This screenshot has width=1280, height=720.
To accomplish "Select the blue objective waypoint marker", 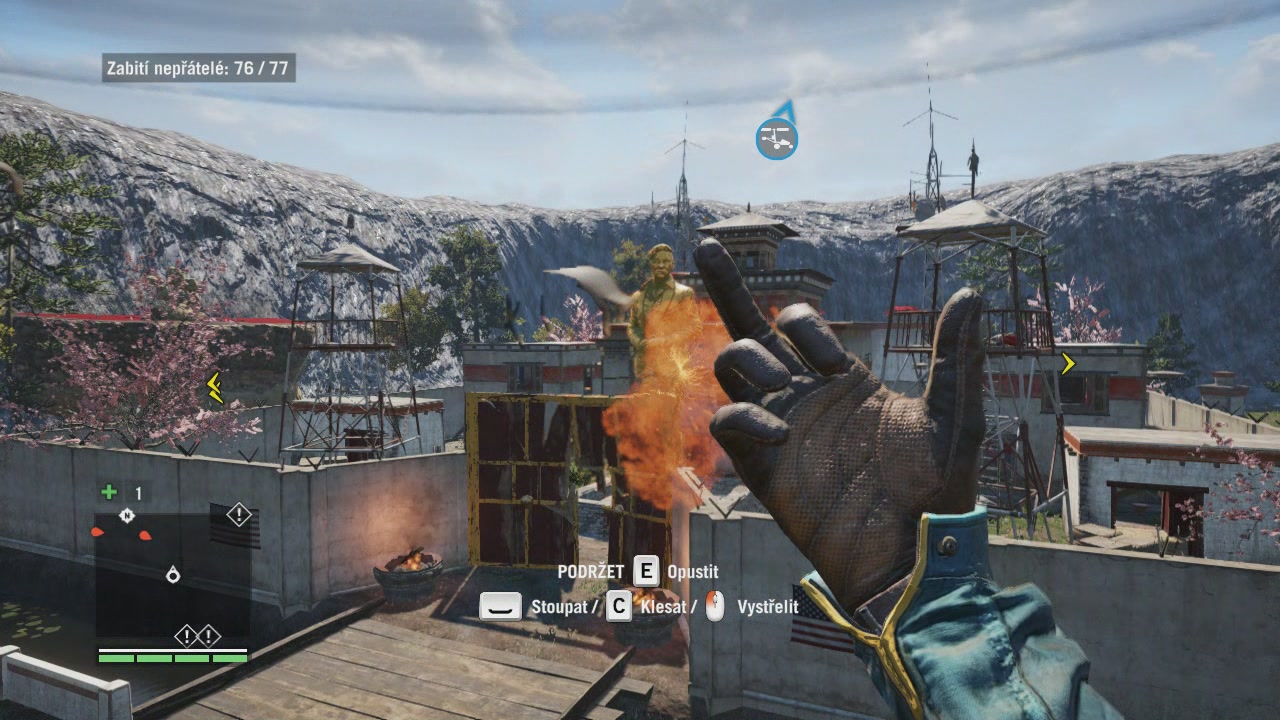I will click(x=776, y=138).
